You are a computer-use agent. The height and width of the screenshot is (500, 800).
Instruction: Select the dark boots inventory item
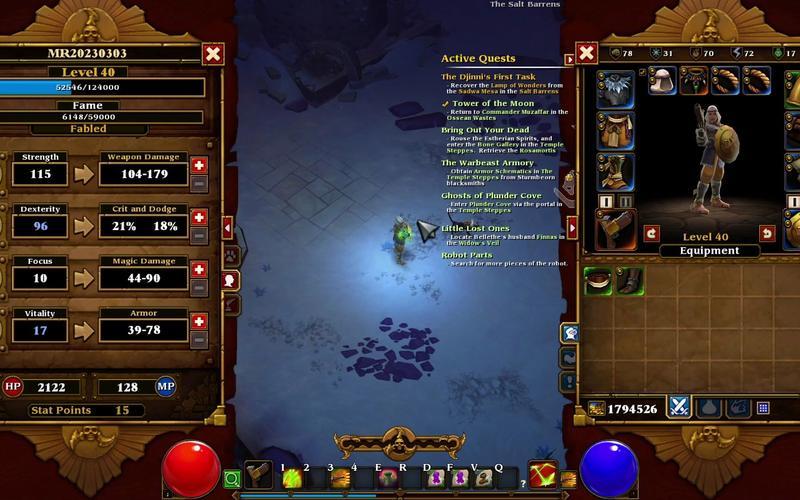[x=630, y=281]
